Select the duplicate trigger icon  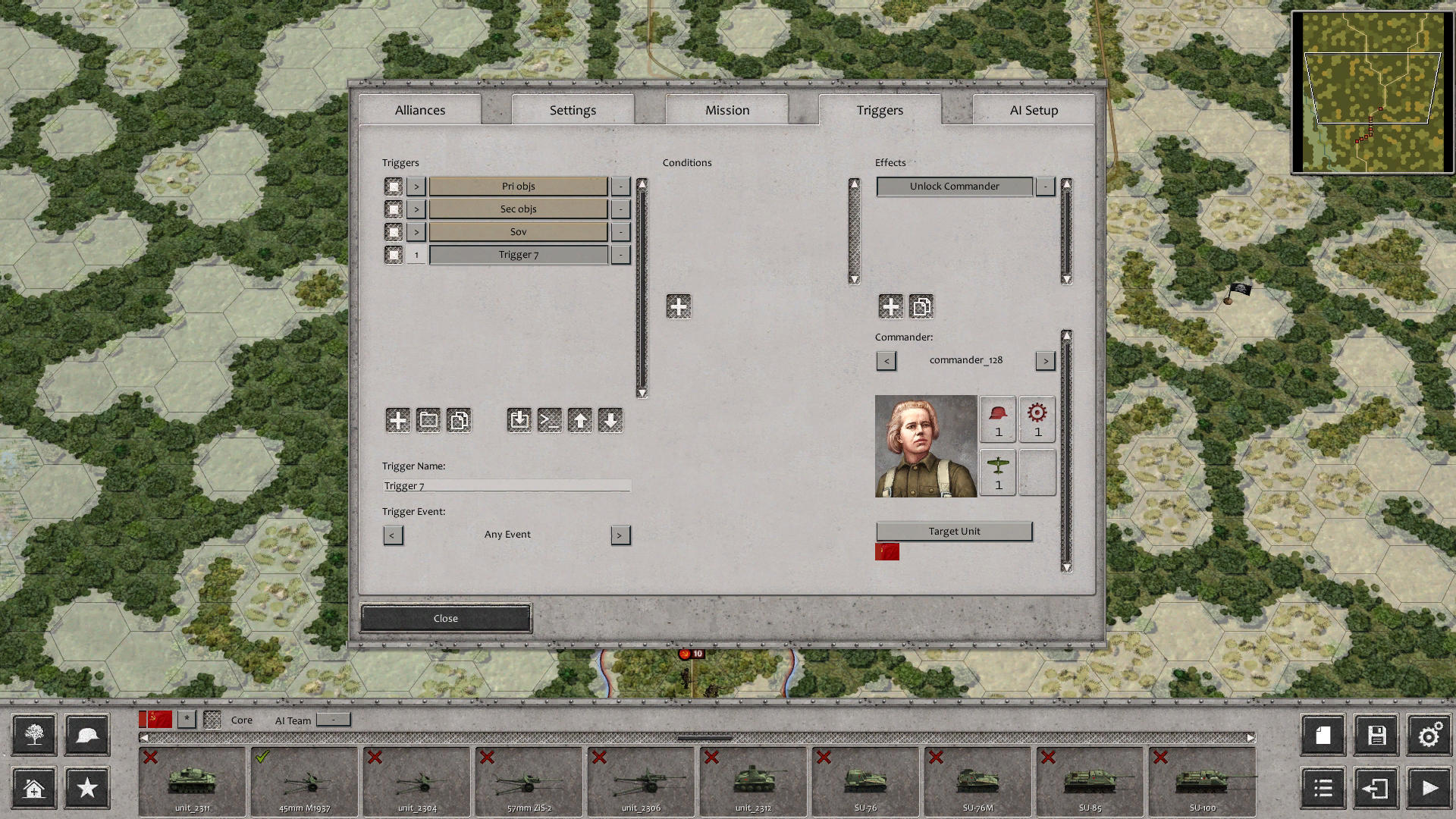[459, 420]
